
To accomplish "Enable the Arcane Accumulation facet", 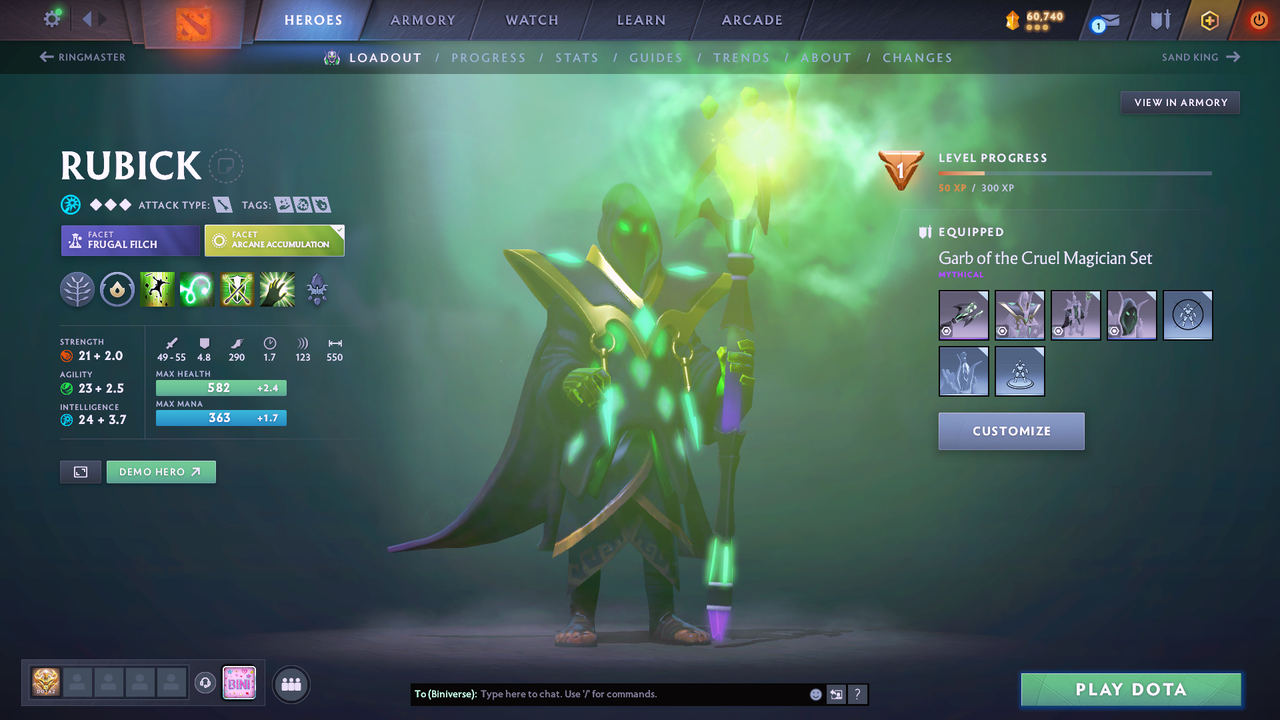I will (274, 240).
